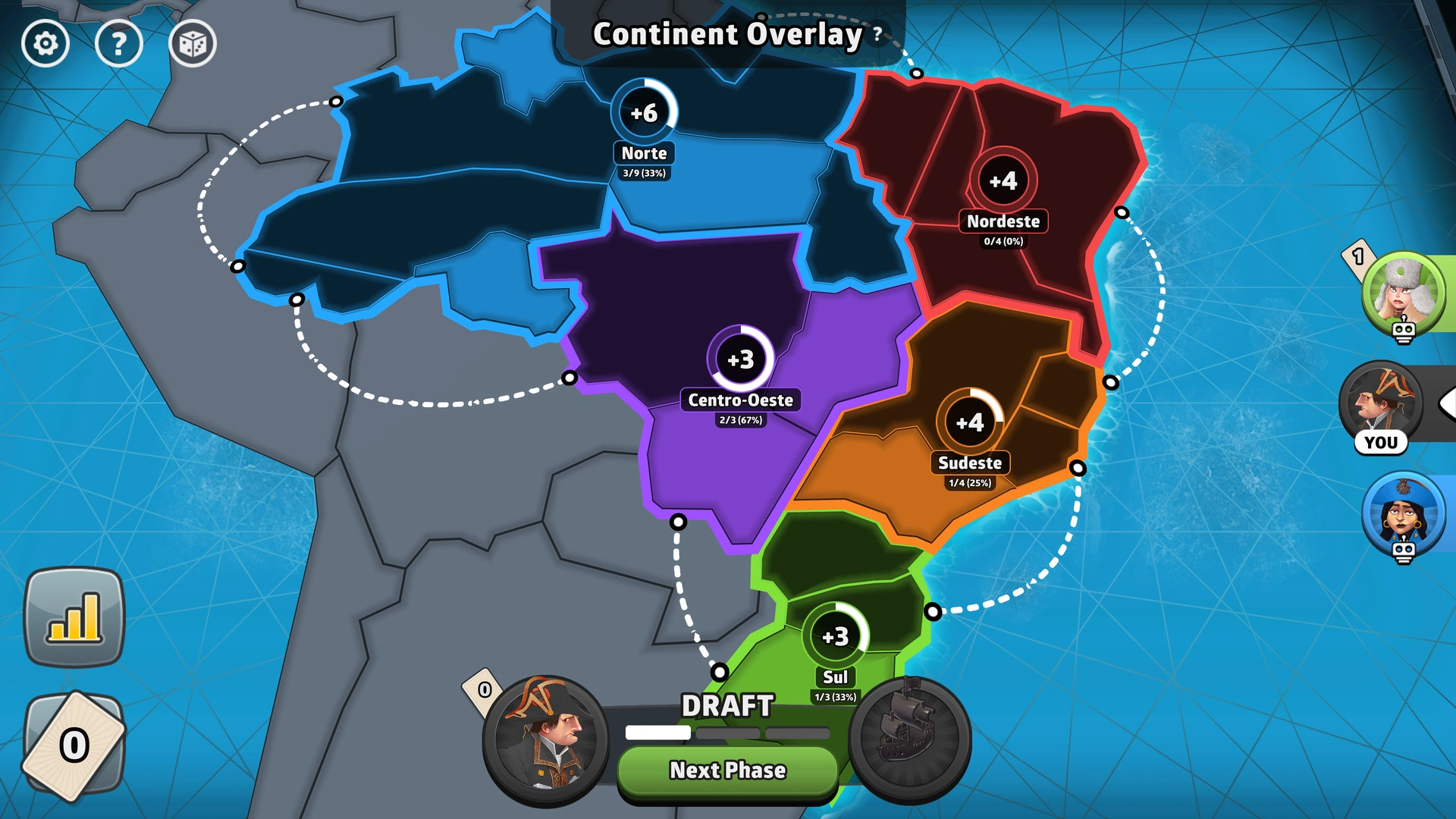Select the blue-hatted opponent avatar
Viewport: 1456px width, 819px height.
[1403, 514]
